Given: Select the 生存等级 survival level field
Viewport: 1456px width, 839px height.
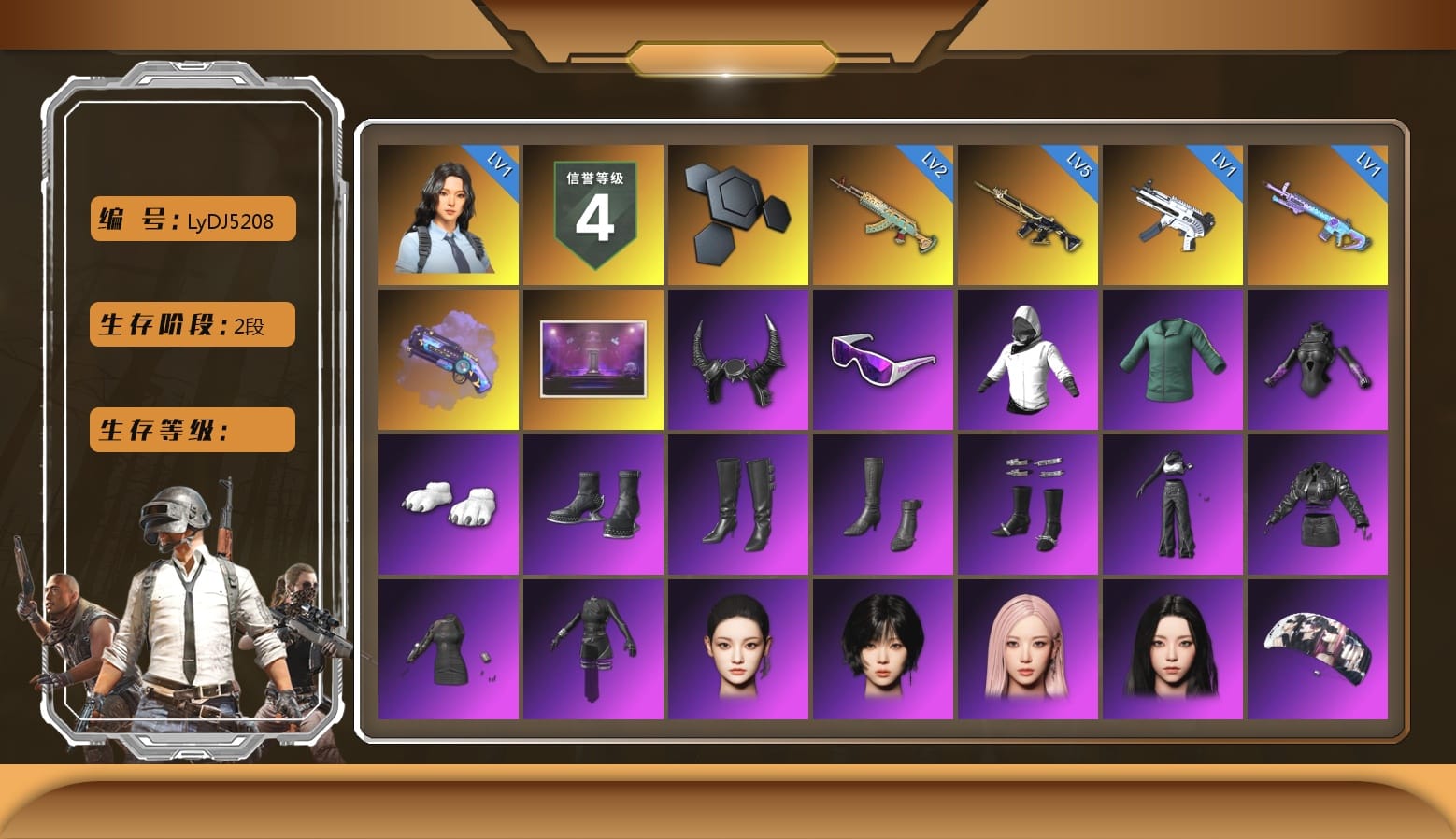Looking at the screenshot, I should (x=191, y=430).
